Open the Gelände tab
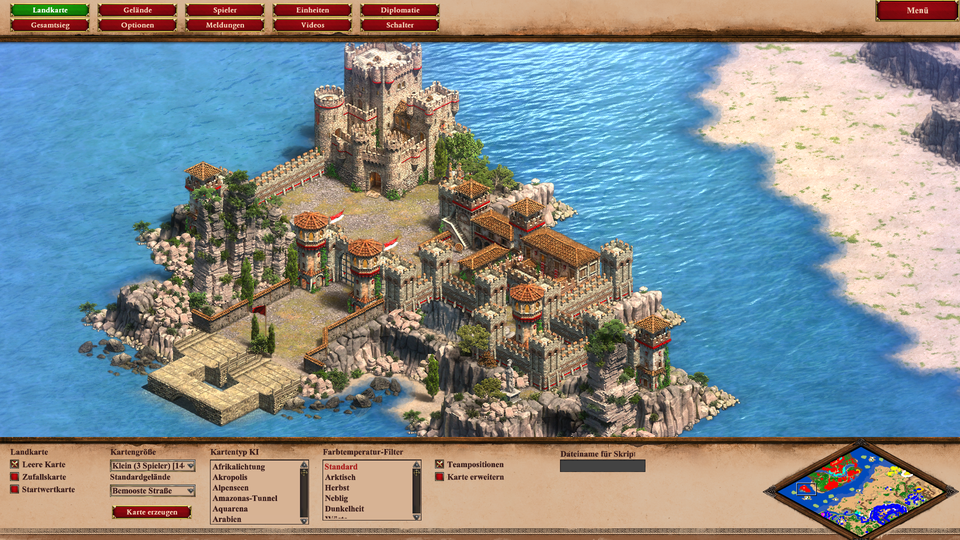Screen dimensions: 960x540 coord(137,10)
